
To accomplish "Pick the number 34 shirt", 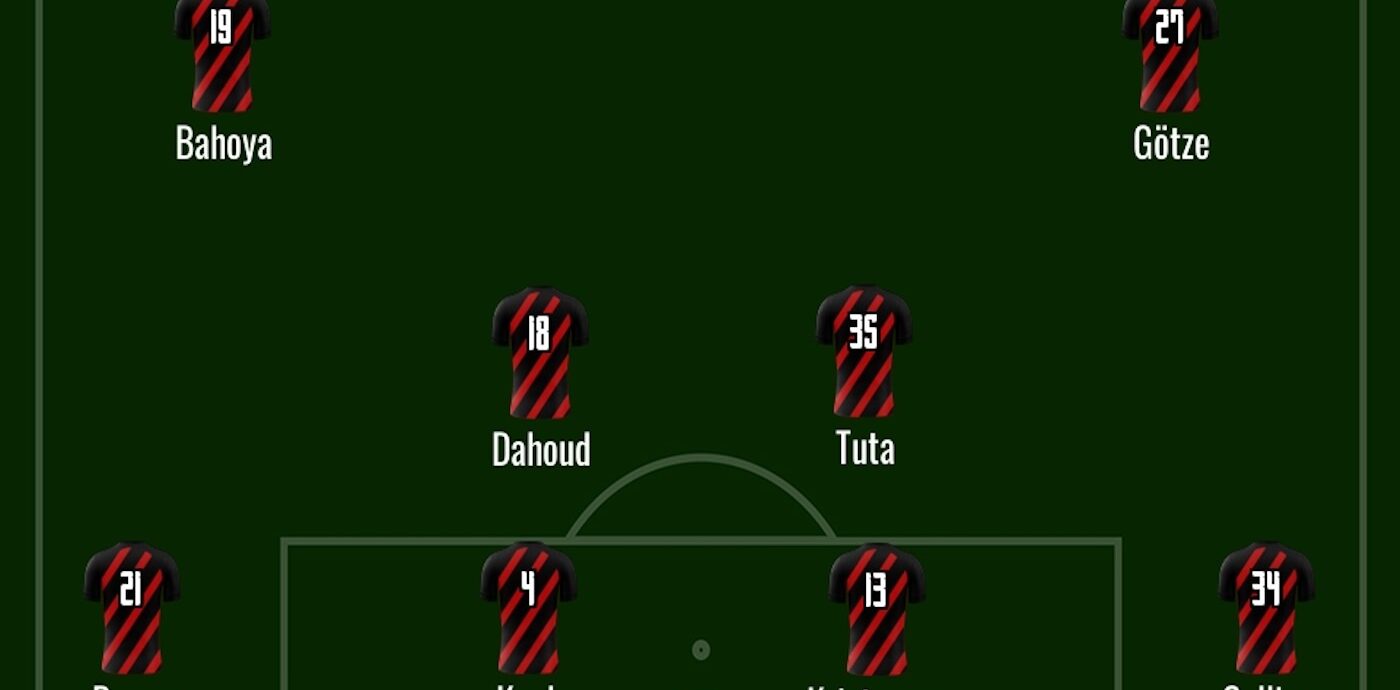I will [1266, 607].
